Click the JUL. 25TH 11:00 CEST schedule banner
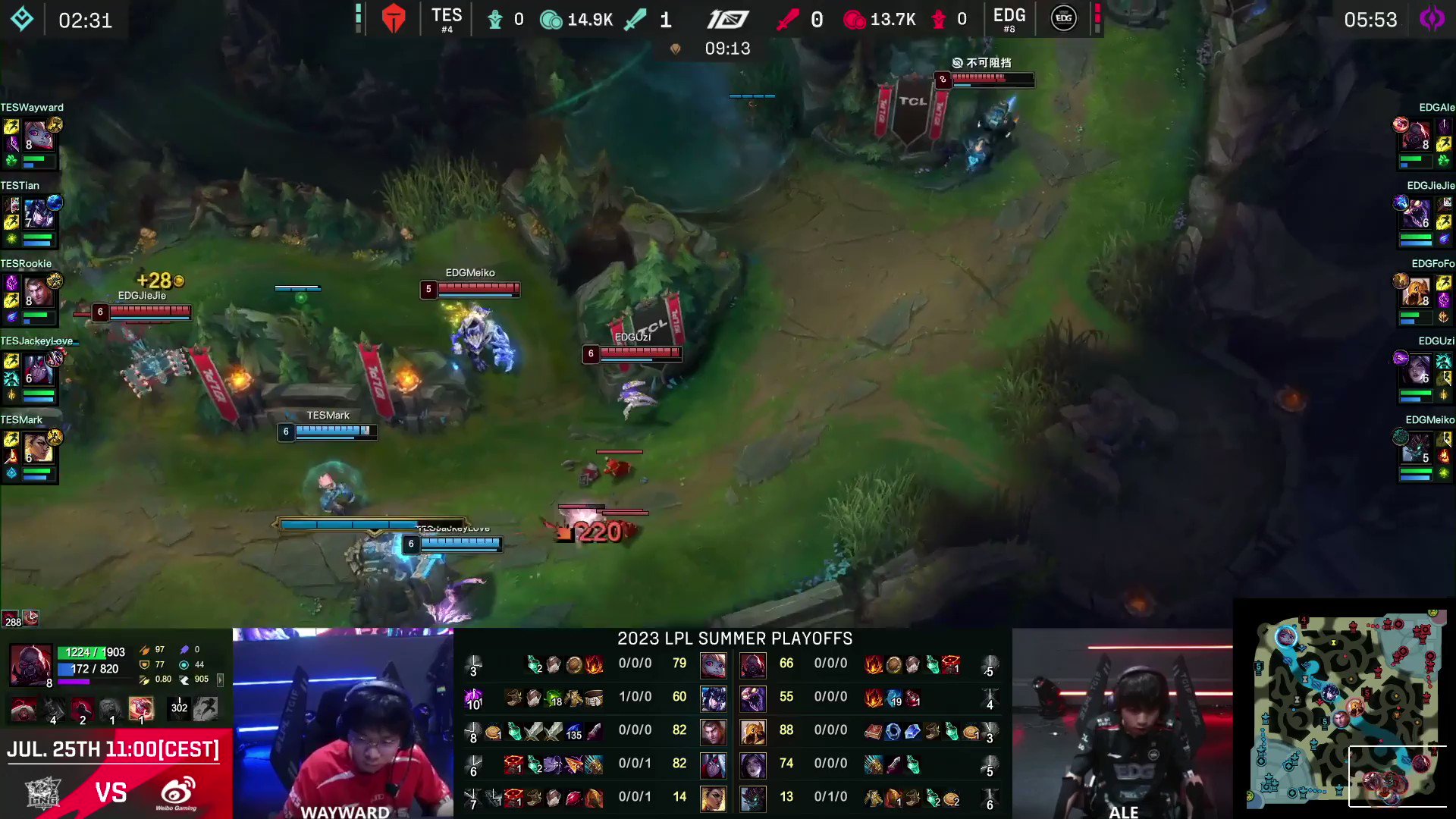 [114, 749]
